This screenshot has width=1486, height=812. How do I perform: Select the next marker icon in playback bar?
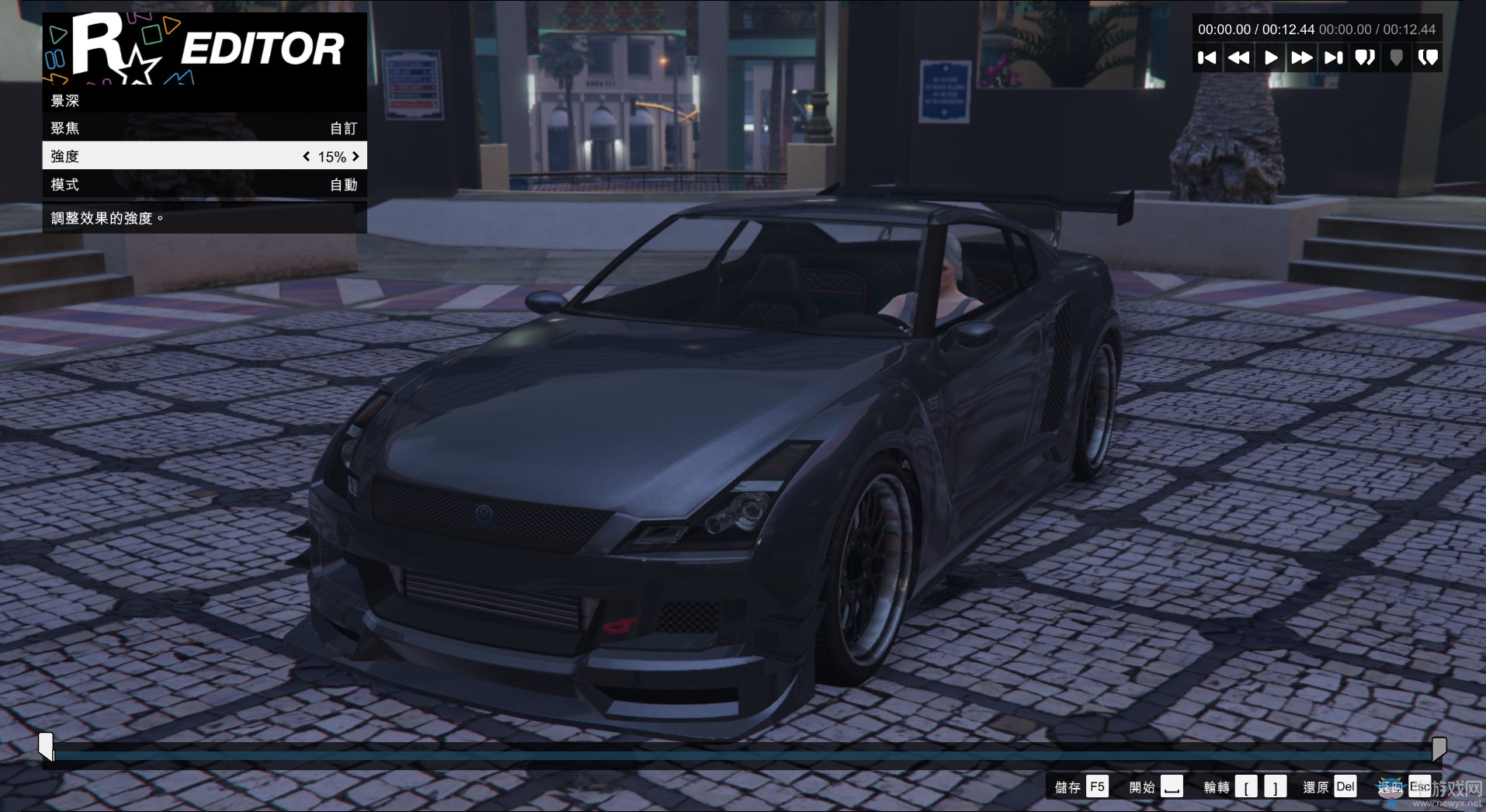point(1365,57)
